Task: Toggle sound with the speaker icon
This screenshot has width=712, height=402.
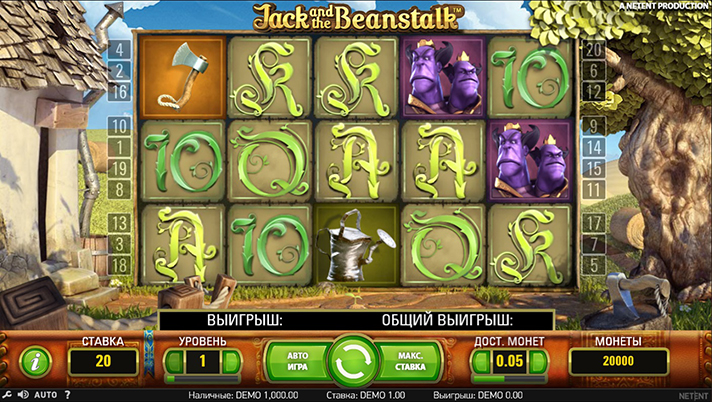Action: point(23,395)
